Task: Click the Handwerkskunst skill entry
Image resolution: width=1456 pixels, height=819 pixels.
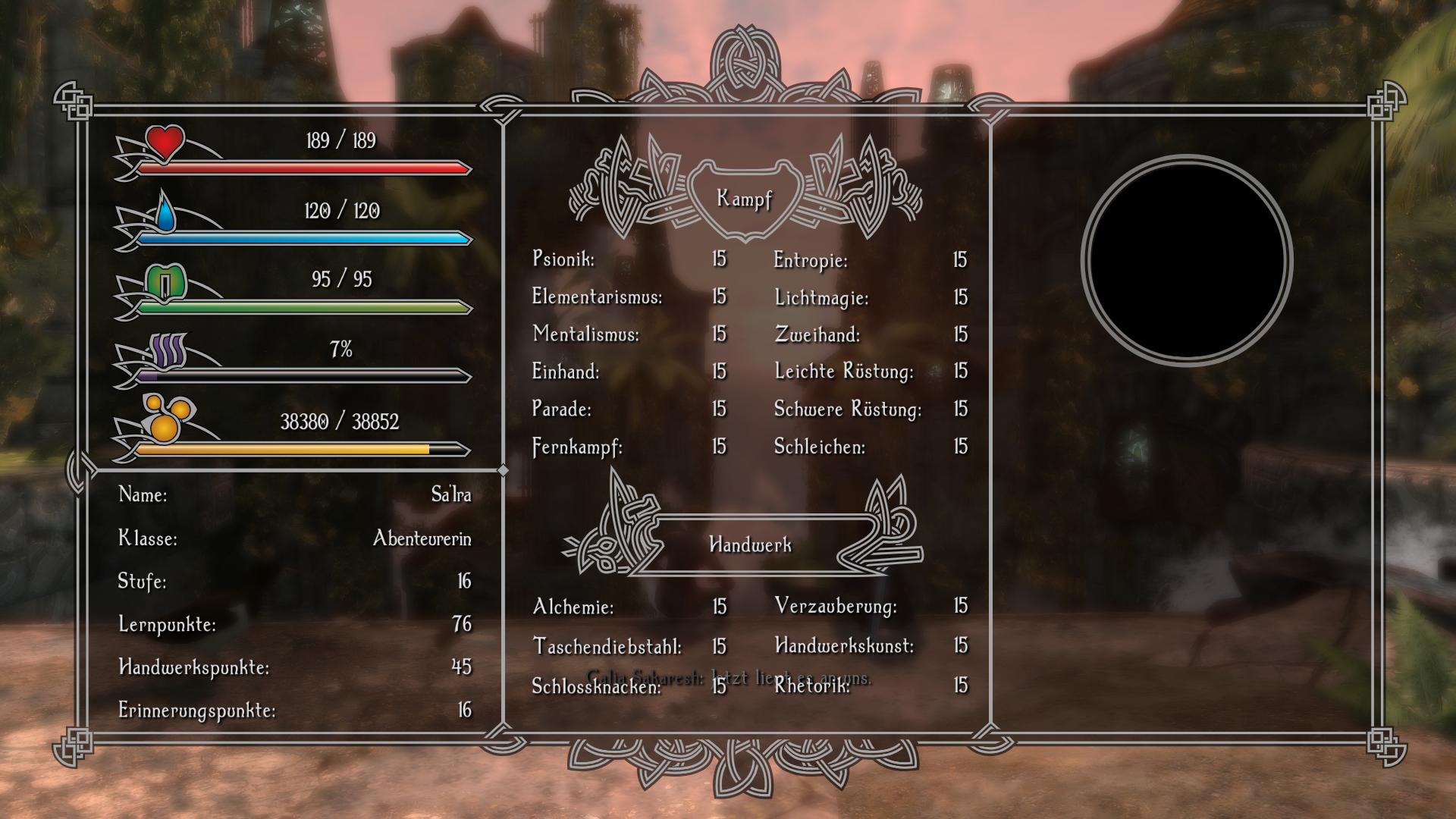Action: click(x=844, y=646)
